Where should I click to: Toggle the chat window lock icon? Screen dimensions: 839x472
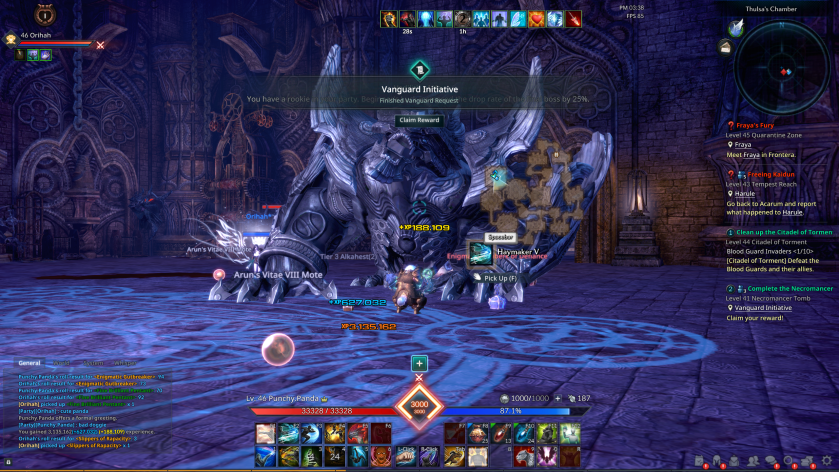pyautogui.click(x=8, y=462)
